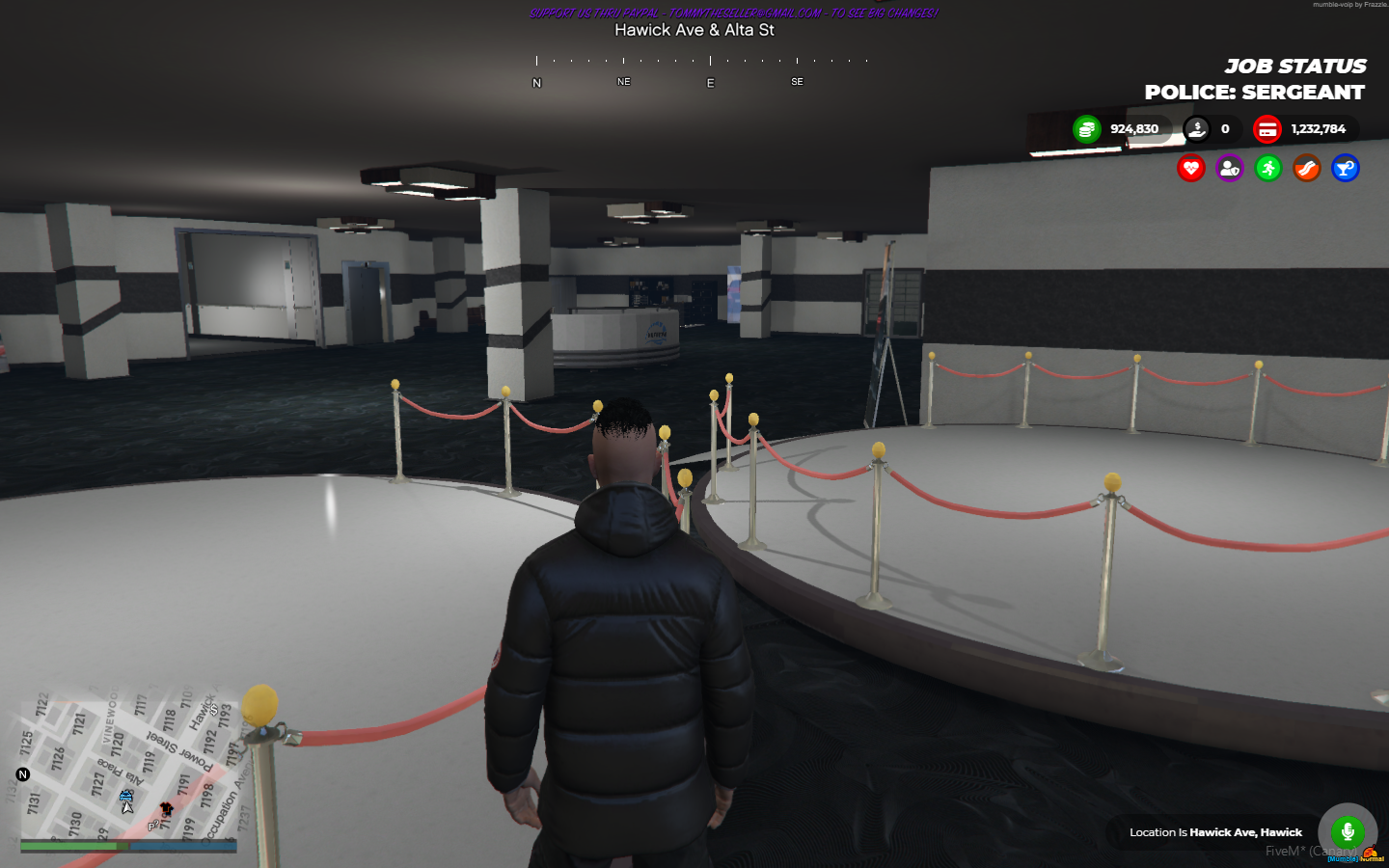
Task: Click the black dirty money hand icon
Action: coord(1198,128)
